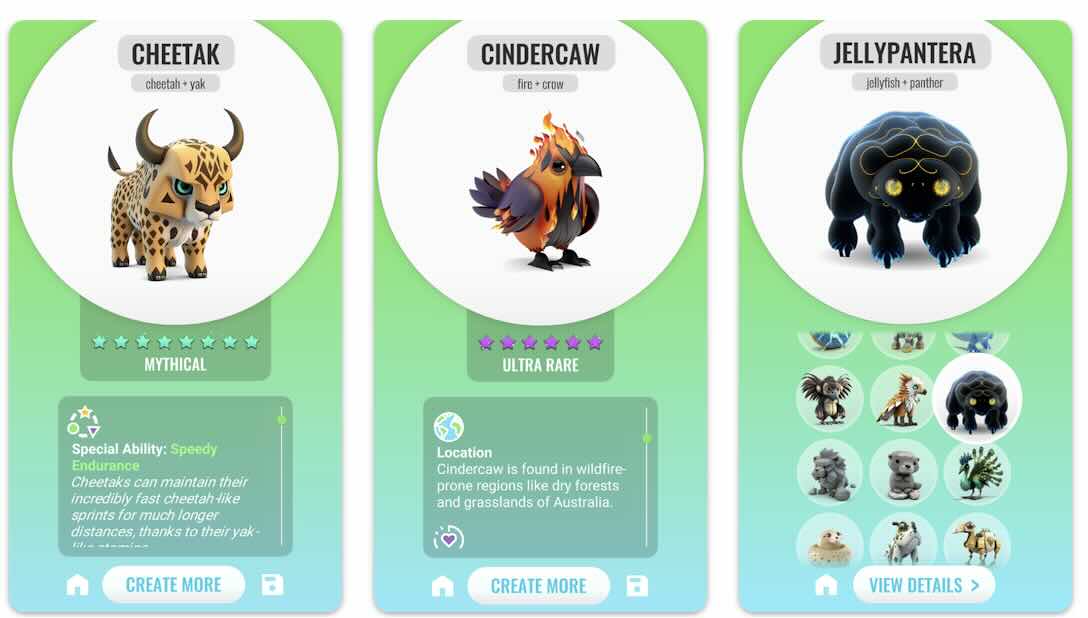This screenshot has width=1088, height=618.
Task: Choose the camel-like creature thumbnail
Action: click(978, 542)
